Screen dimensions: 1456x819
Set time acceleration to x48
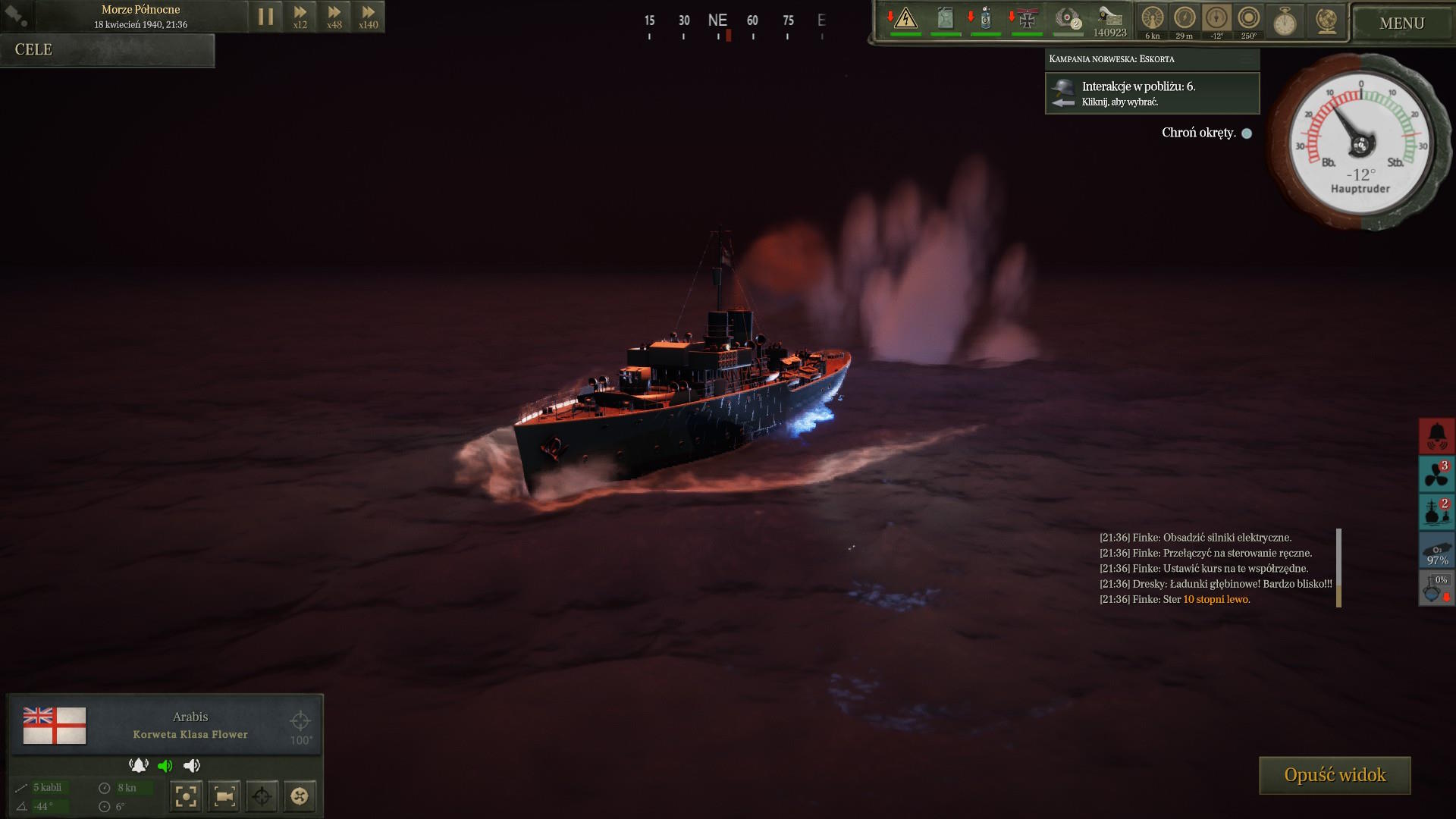click(x=334, y=17)
